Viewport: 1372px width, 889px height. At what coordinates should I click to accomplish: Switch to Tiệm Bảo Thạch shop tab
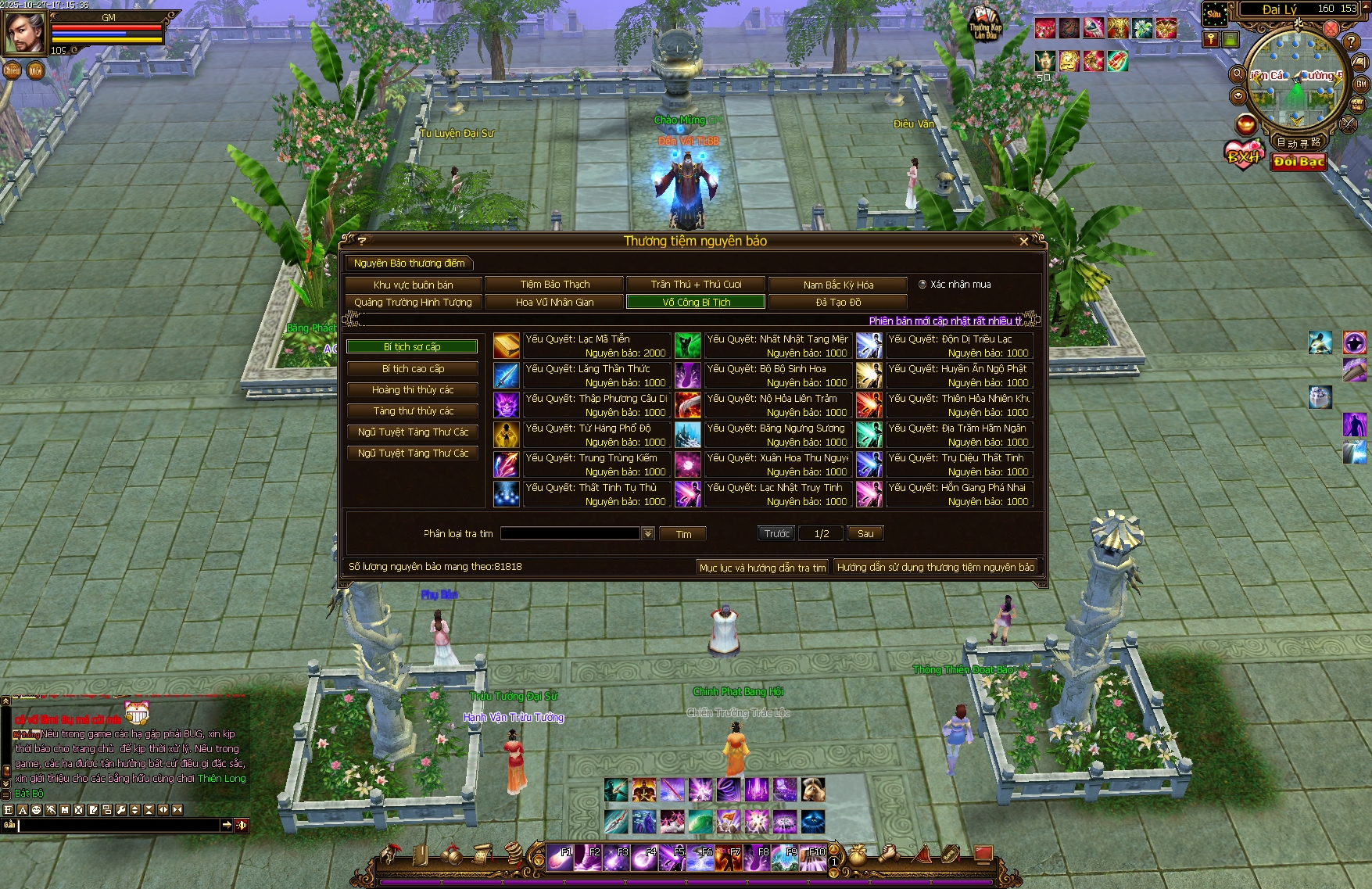pos(554,285)
